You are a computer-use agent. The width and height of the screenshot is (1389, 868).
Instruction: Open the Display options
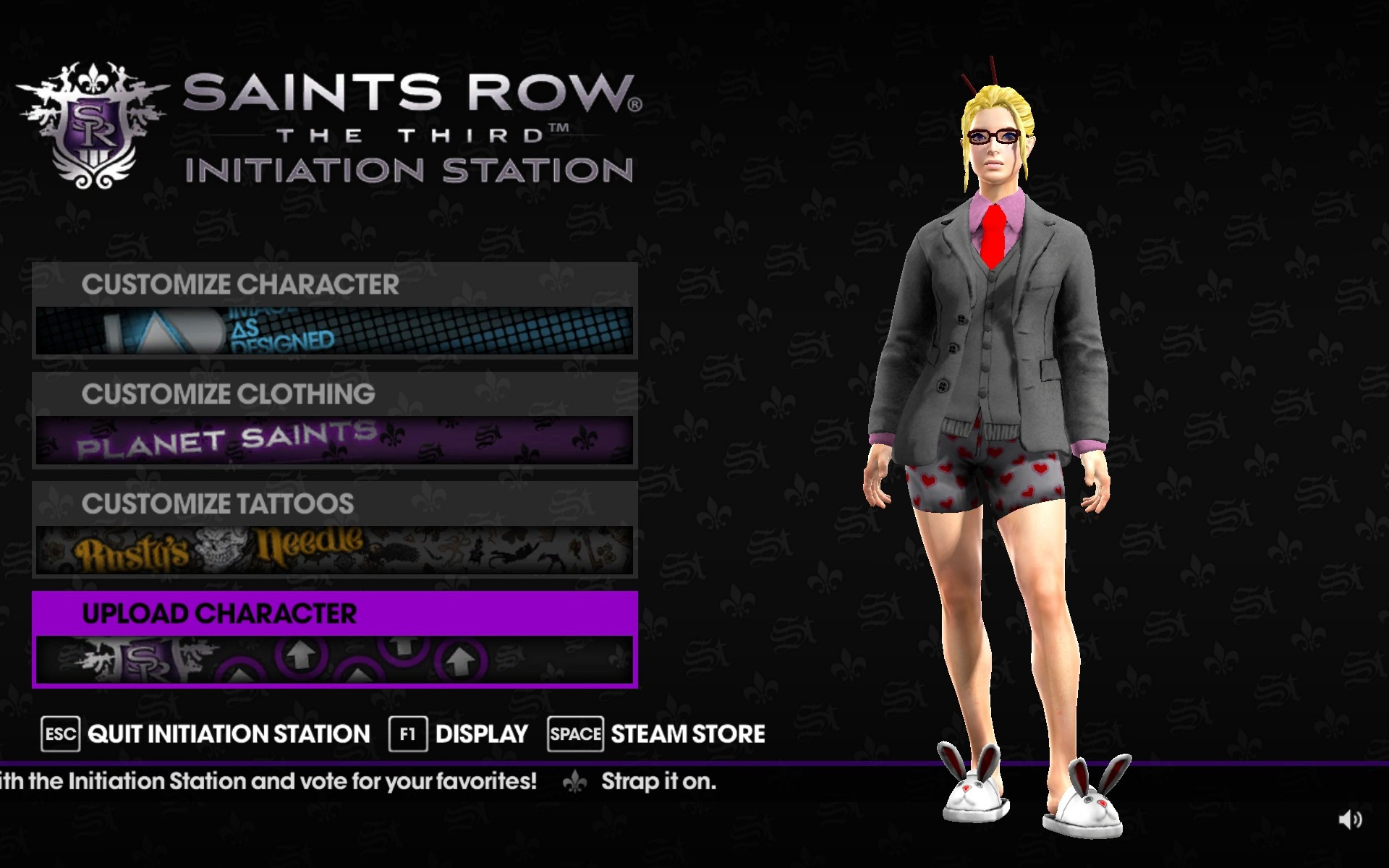pyautogui.click(x=459, y=734)
